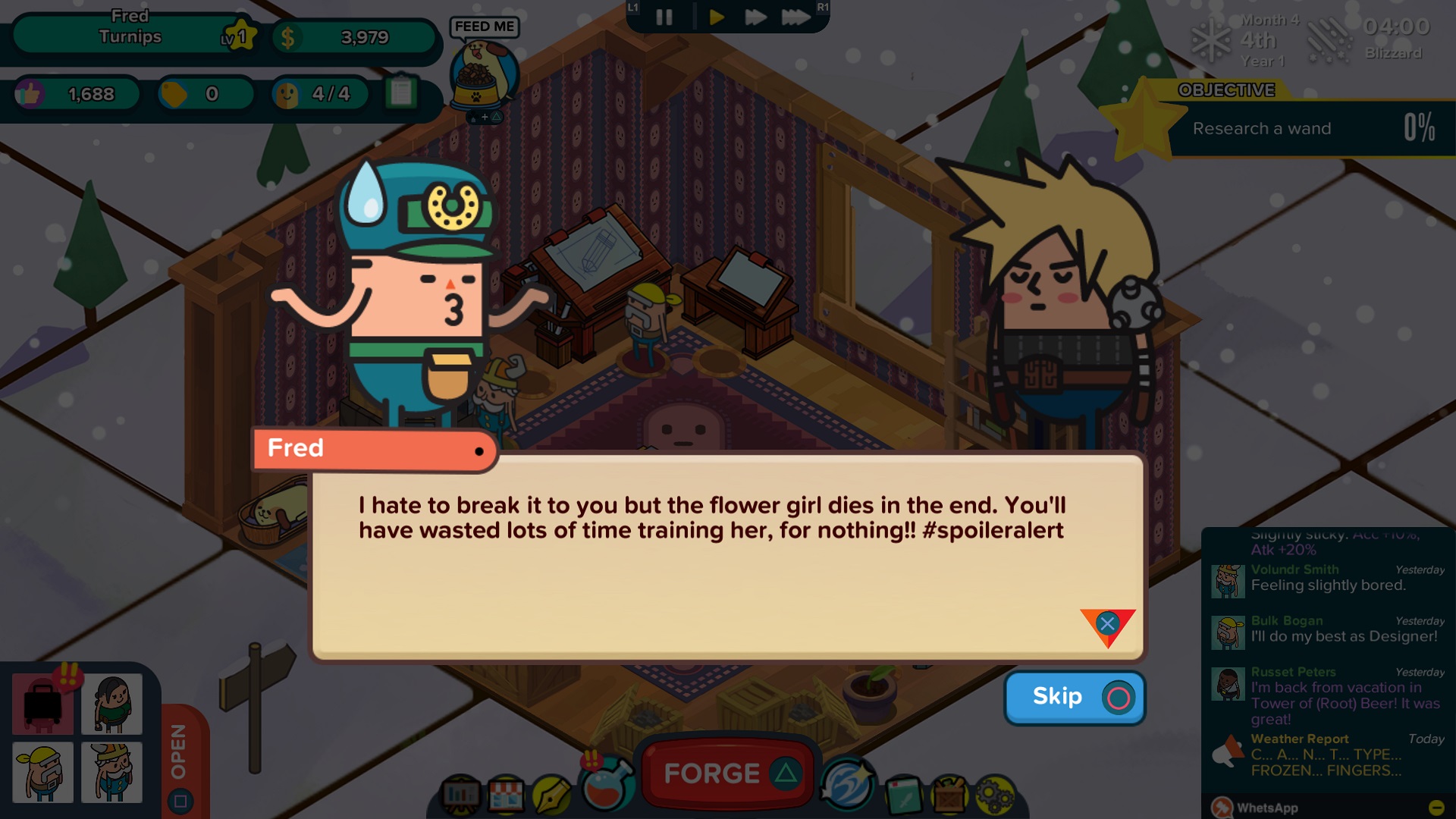The image size is (1456, 819).
Task: Open the shop storefront icon
Action: [x=506, y=795]
